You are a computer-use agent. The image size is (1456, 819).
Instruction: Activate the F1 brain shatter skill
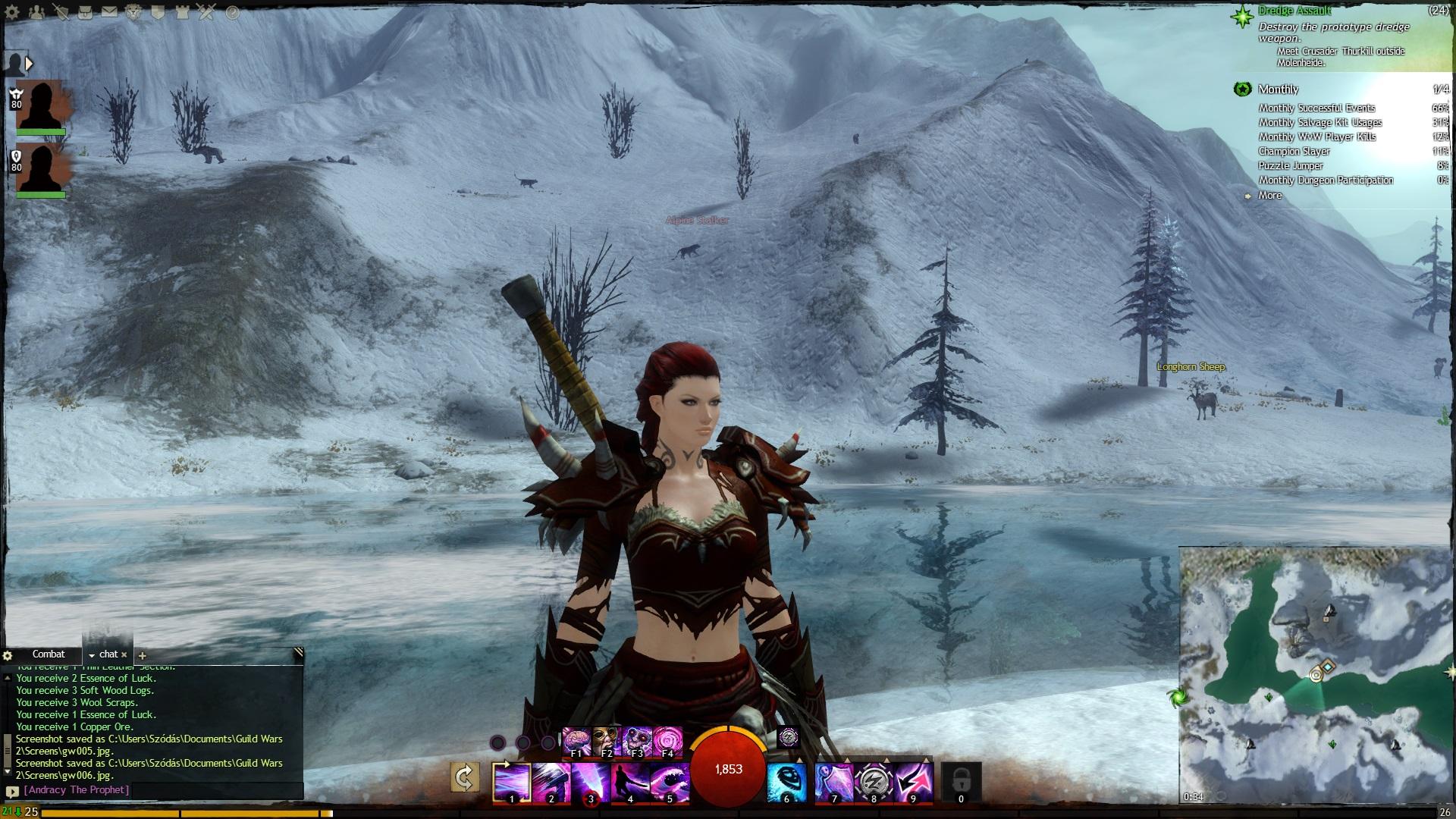point(576,740)
